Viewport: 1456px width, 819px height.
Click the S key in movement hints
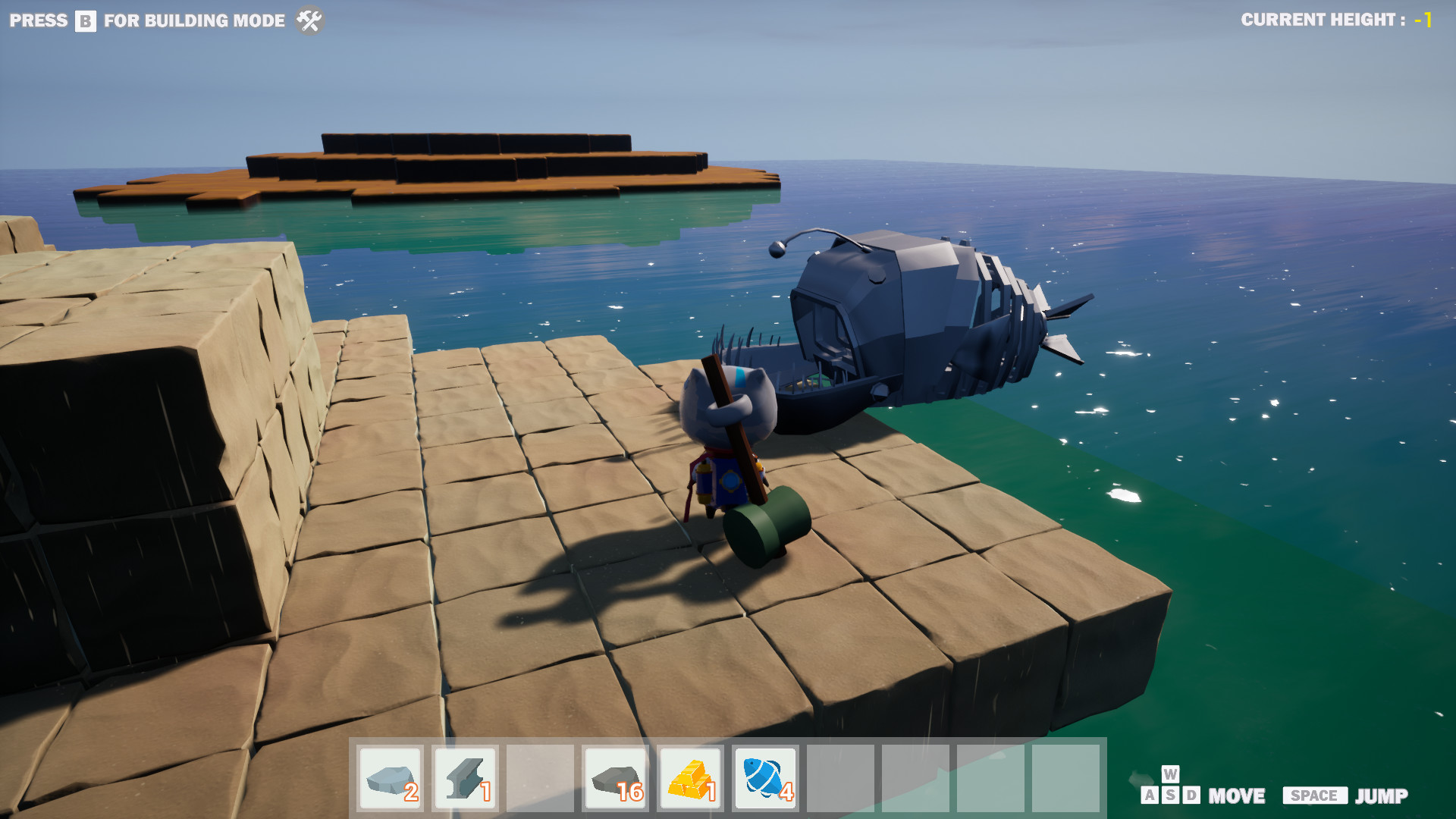tap(1169, 795)
